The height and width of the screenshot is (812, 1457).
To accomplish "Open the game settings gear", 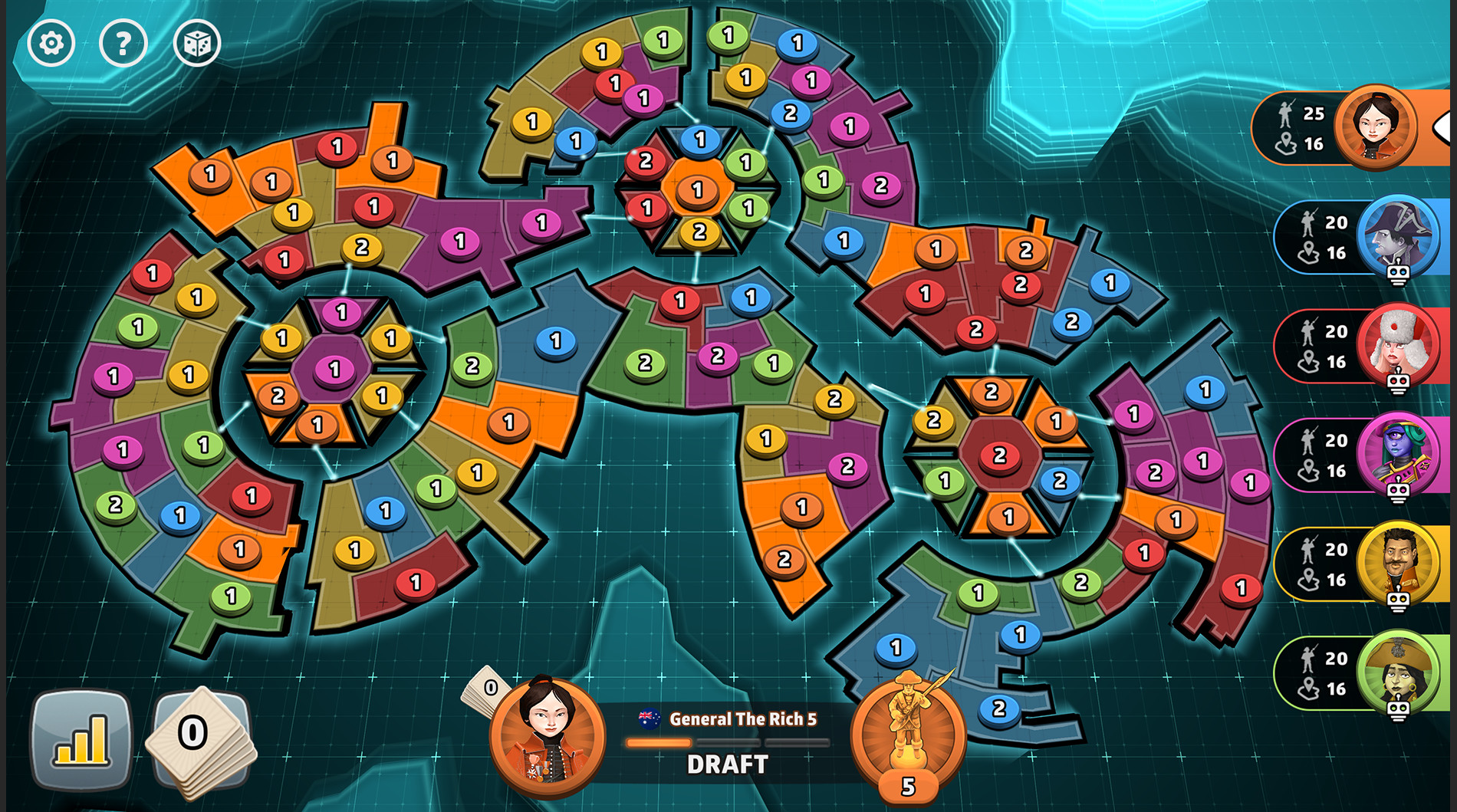I will [49, 43].
